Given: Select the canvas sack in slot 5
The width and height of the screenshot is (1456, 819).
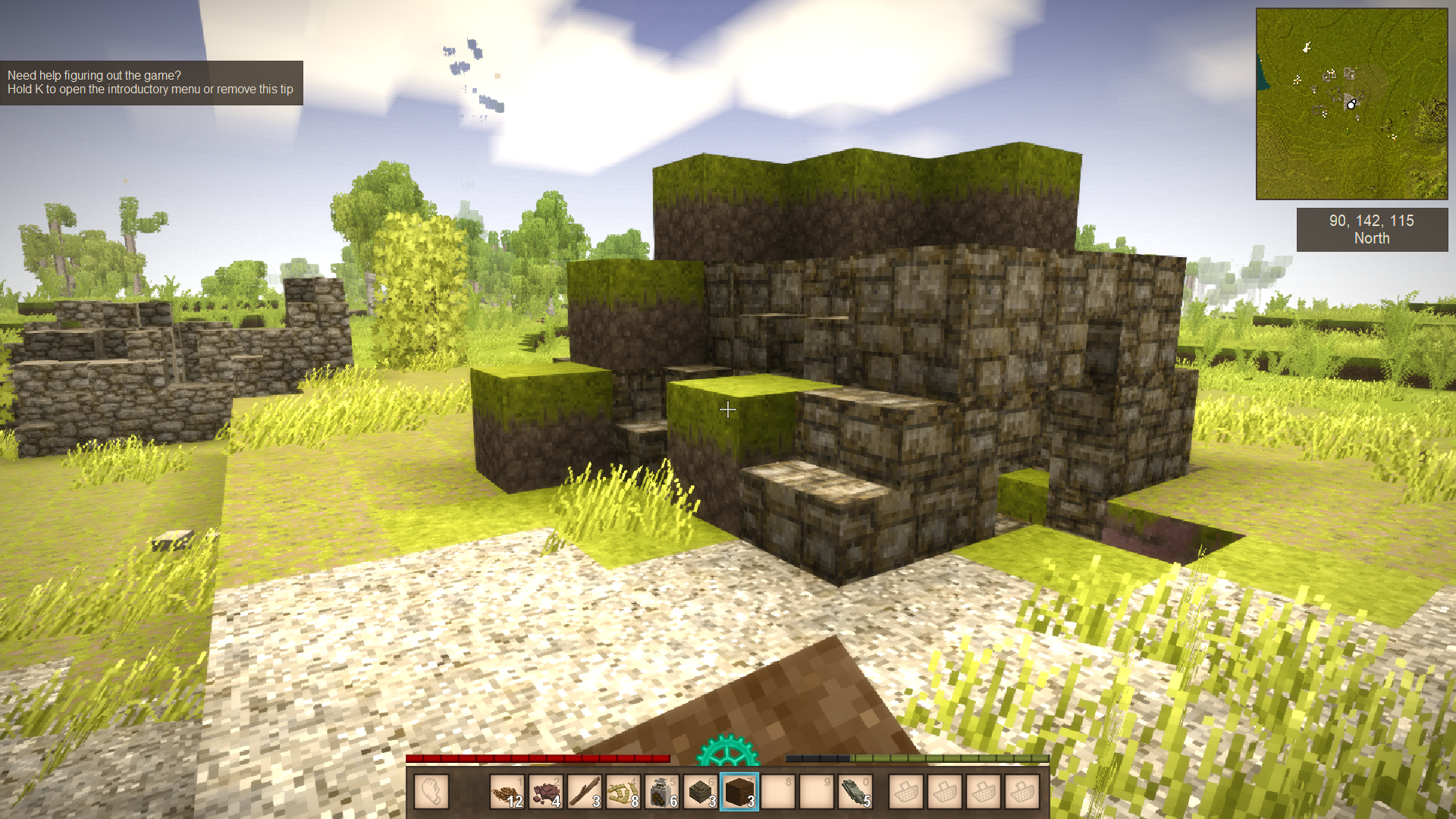Looking at the screenshot, I should [x=662, y=792].
